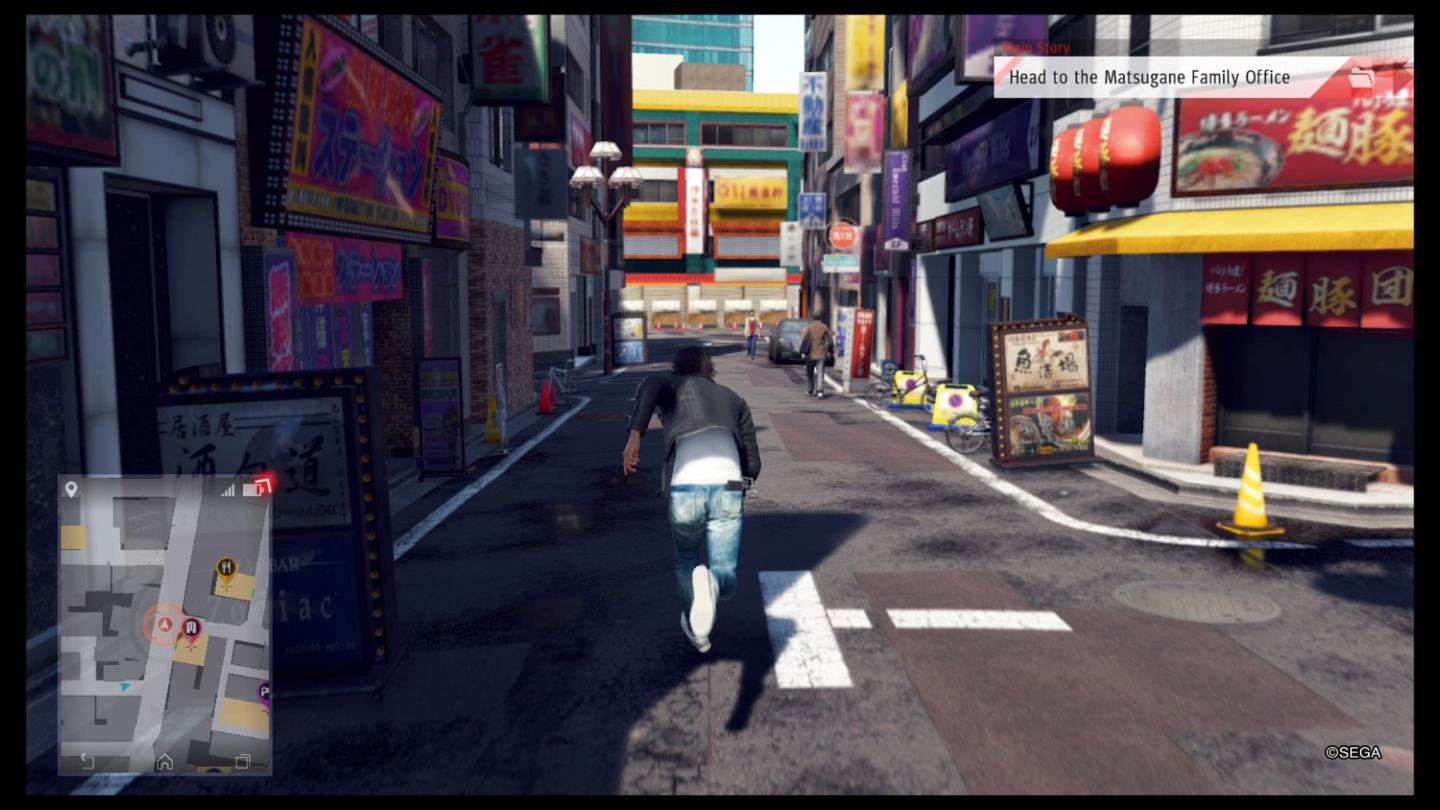1440x810 pixels.
Task: Tap the recent apps icon under the minimap
Action: 242,761
